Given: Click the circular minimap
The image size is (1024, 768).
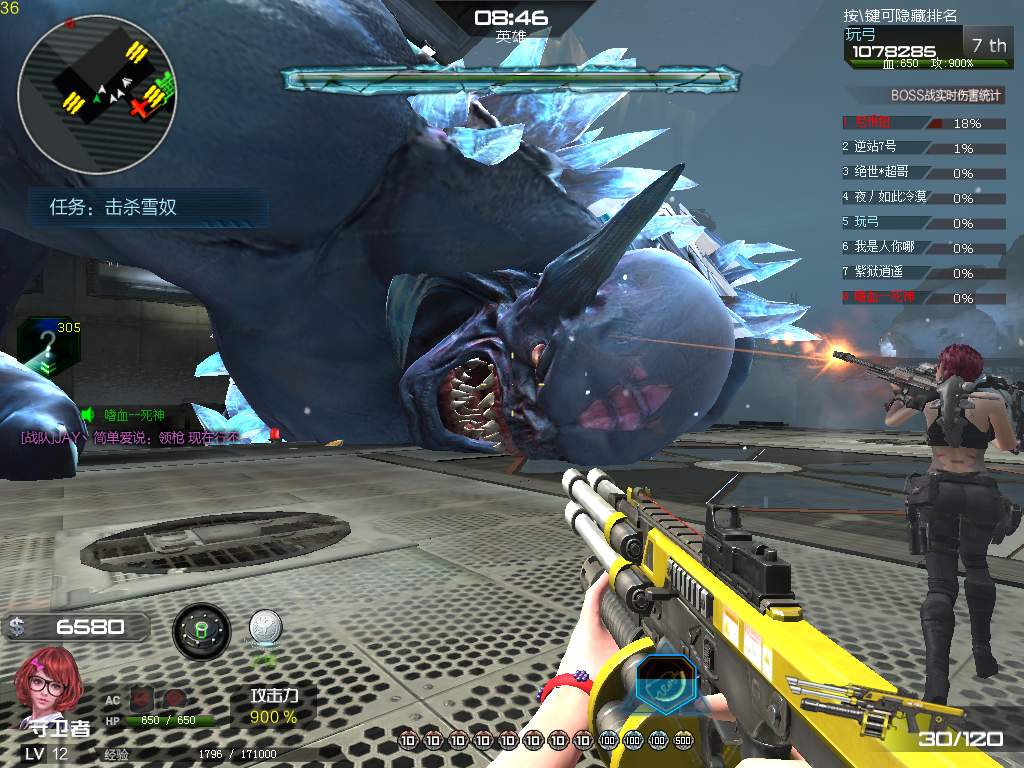Looking at the screenshot, I should pyautogui.click(x=98, y=95).
